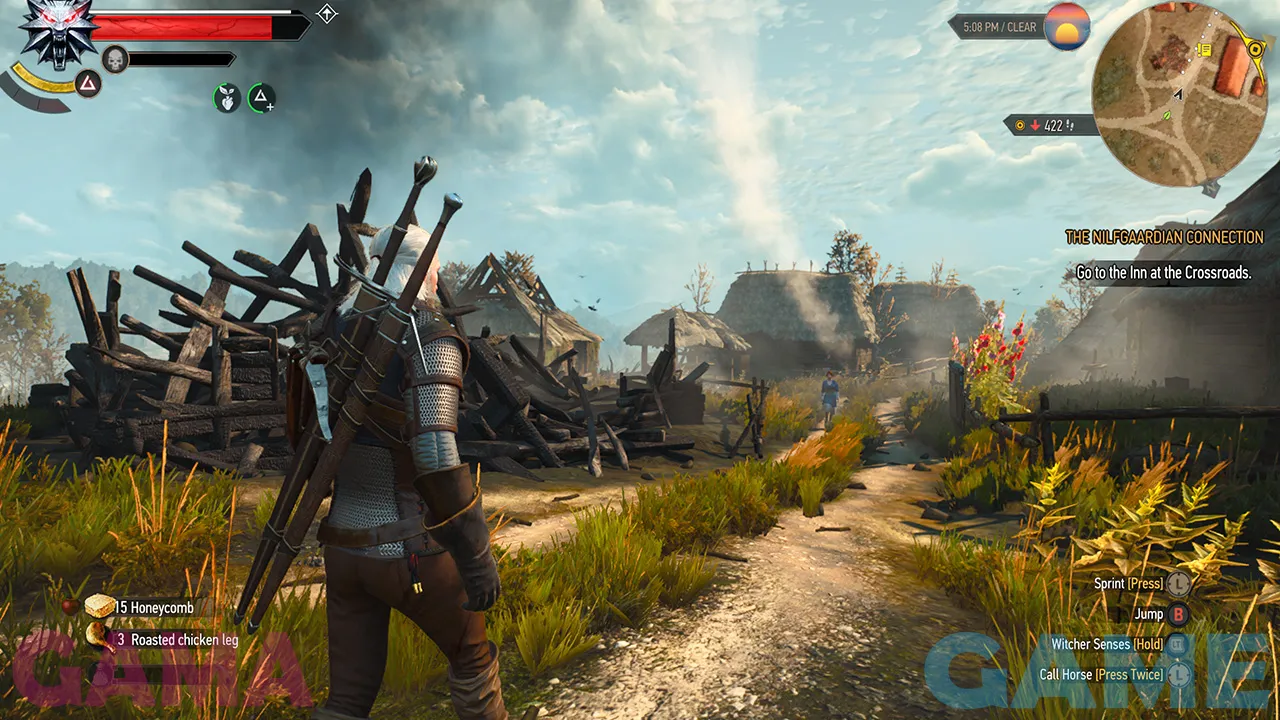
Task: Use the Honeycomb quick slot item
Action: coord(100,606)
